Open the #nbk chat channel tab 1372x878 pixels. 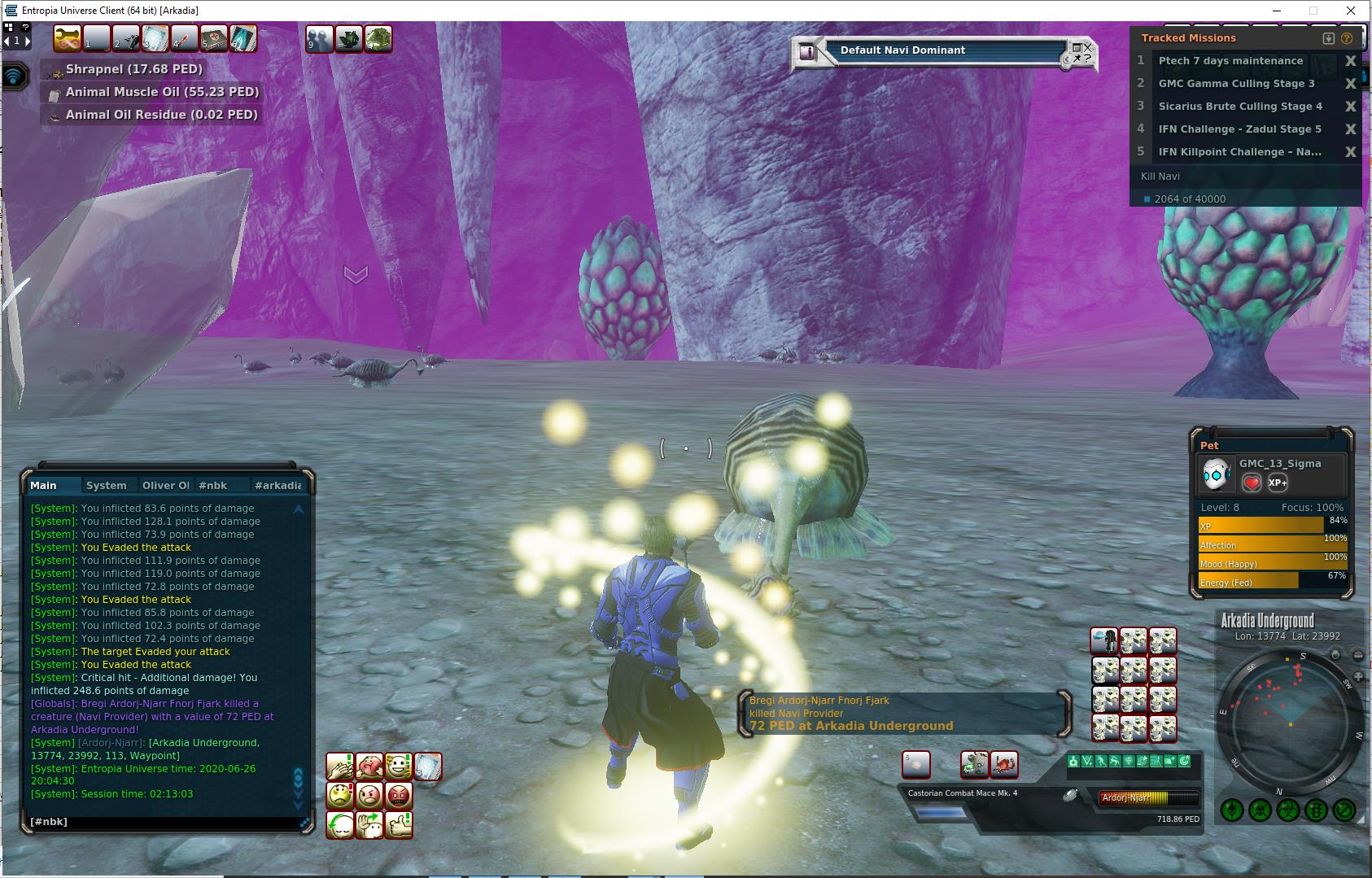click(x=212, y=486)
